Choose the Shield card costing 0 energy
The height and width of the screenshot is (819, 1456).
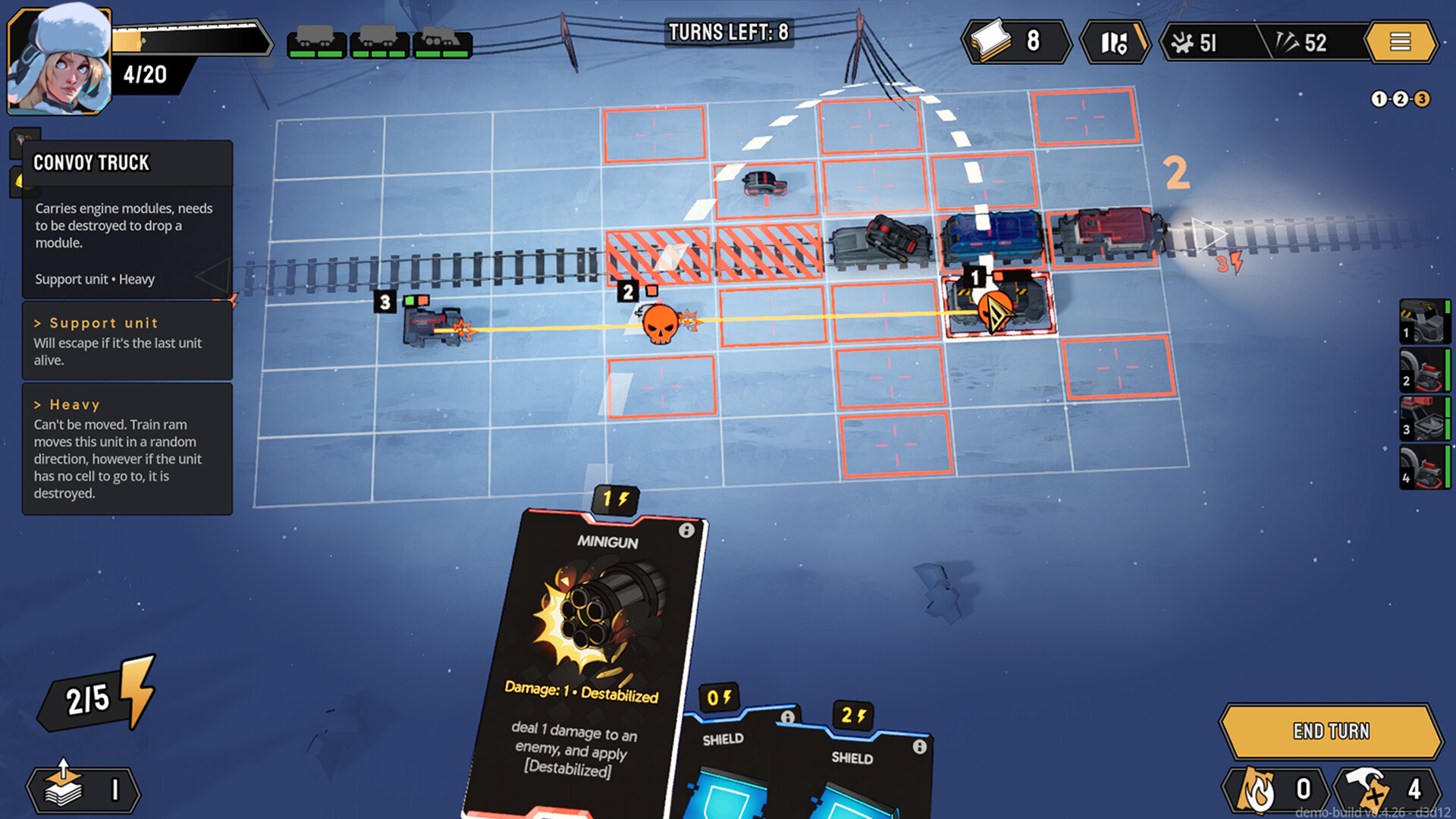click(726, 766)
